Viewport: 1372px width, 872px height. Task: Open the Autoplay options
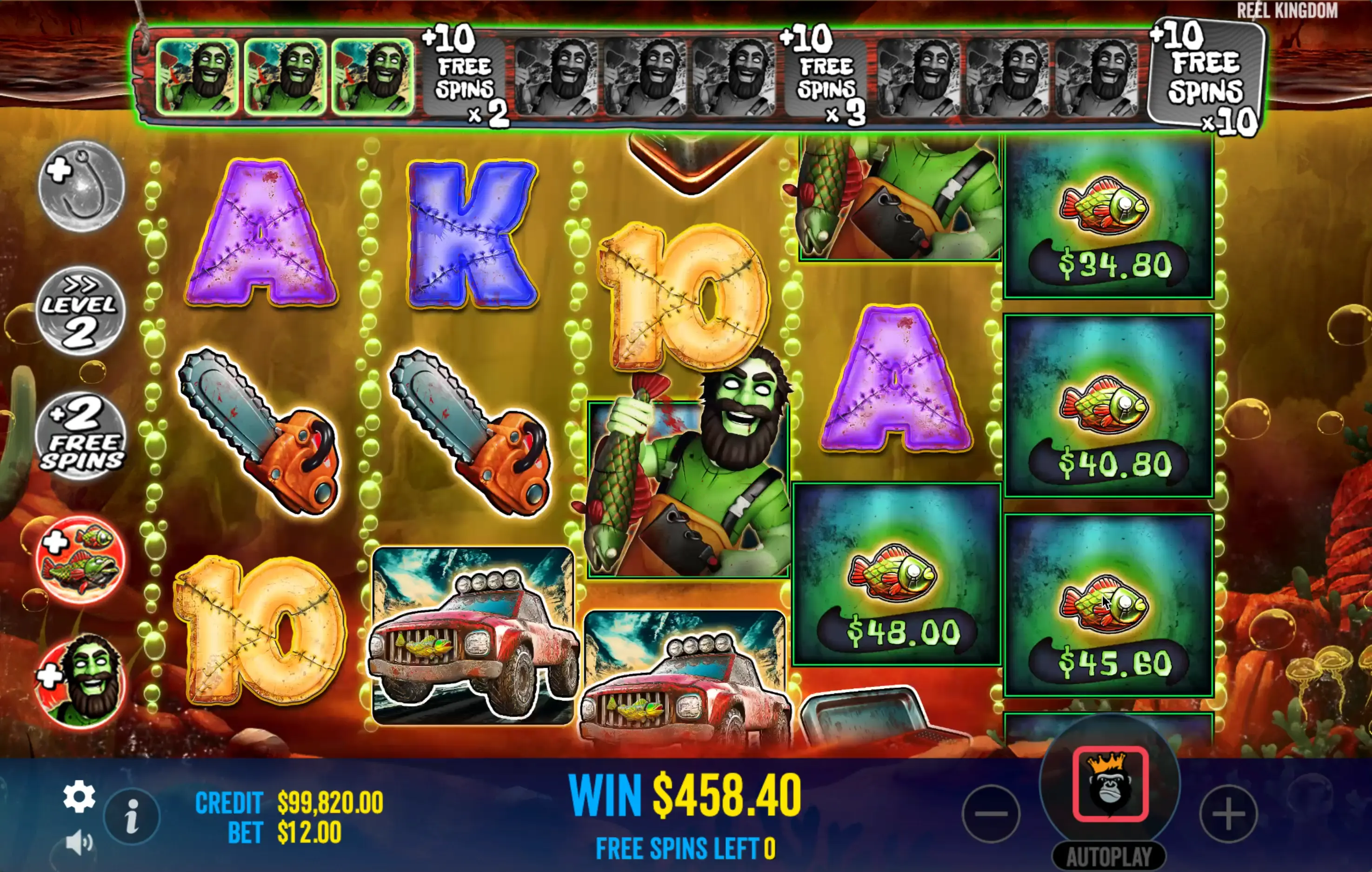(1109, 856)
